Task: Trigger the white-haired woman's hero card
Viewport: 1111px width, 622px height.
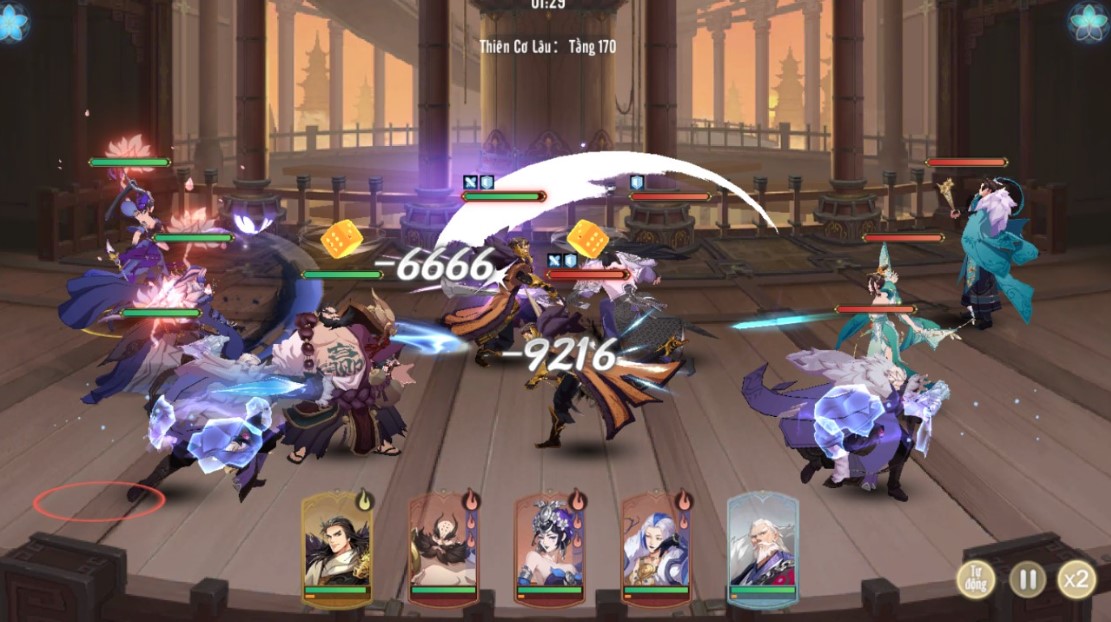Action: pos(656,548)
